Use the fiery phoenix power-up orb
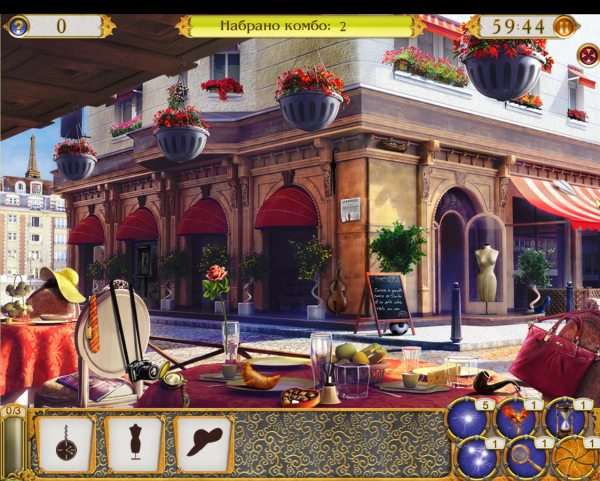 pyautogui.click(x=517, y=419)
